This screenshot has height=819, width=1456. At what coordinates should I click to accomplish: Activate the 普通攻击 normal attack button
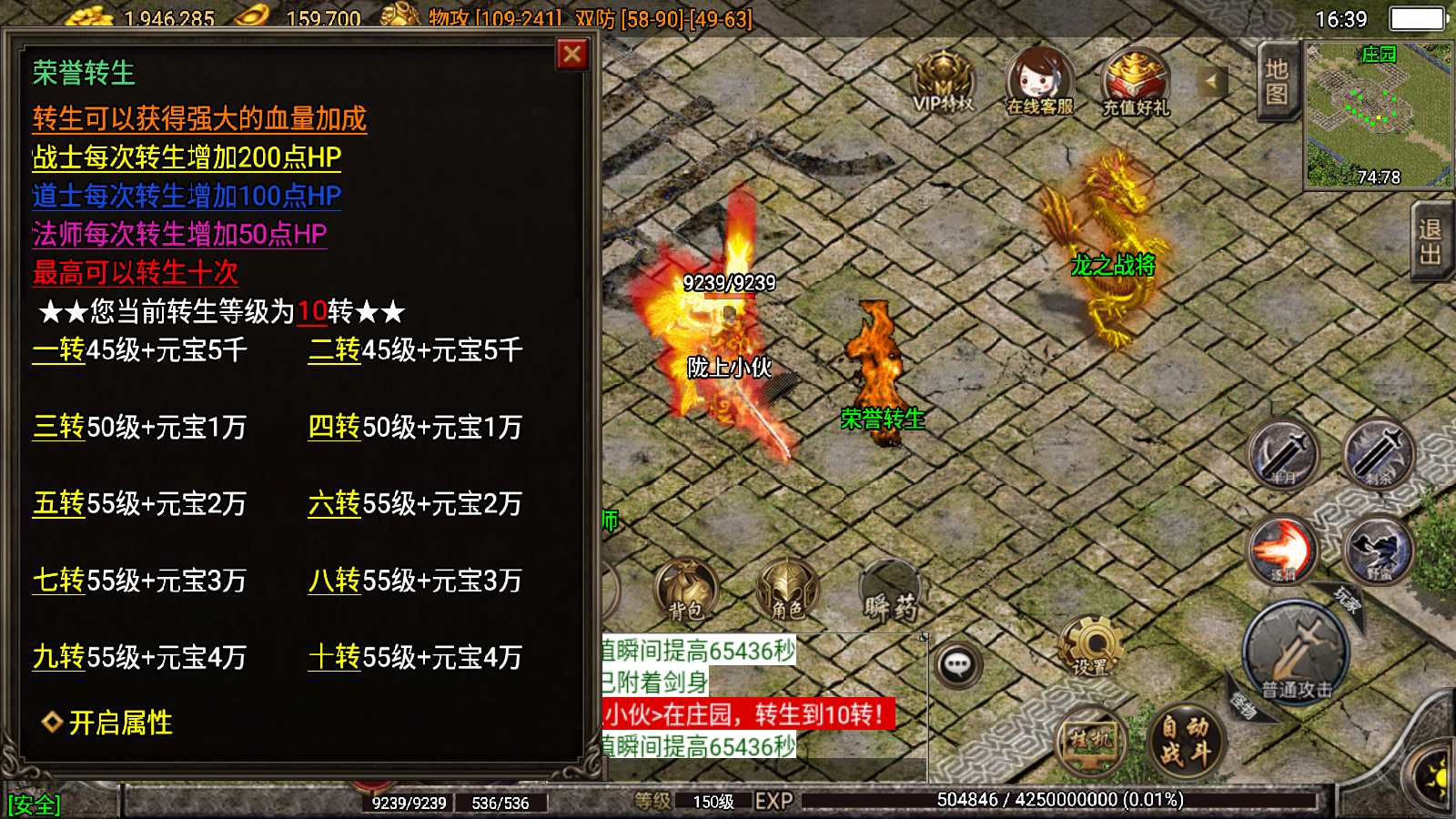click(x=1296, y=652)
